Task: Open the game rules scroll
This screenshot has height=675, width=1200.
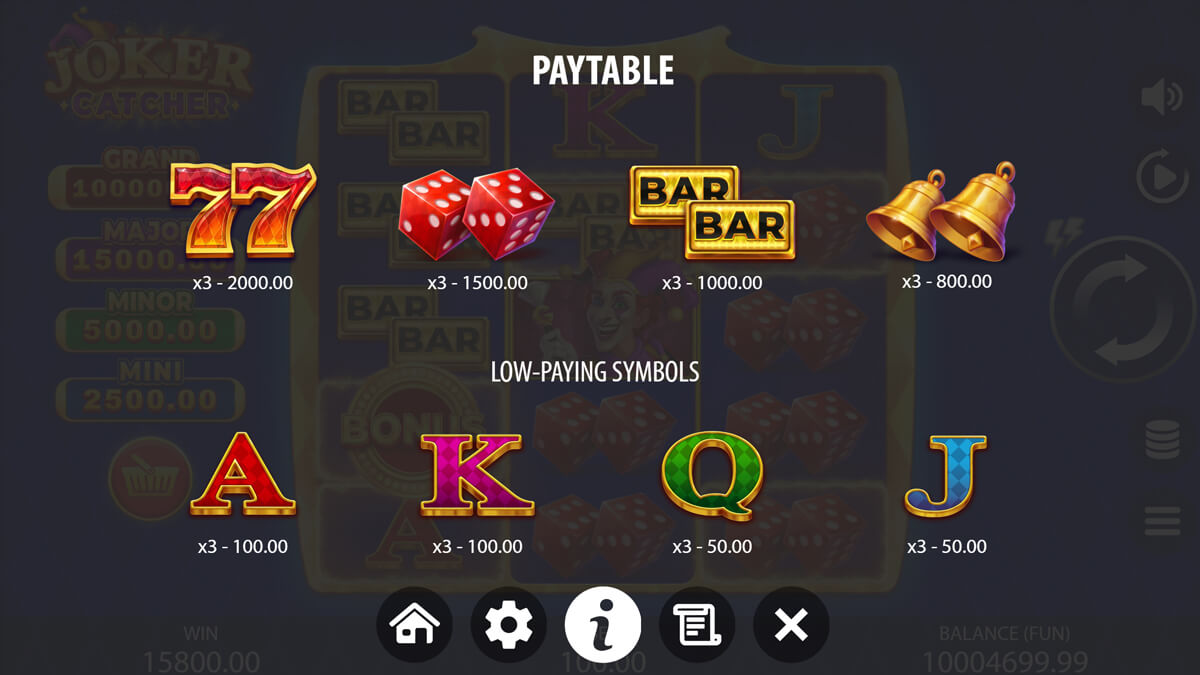Action: 697,625
